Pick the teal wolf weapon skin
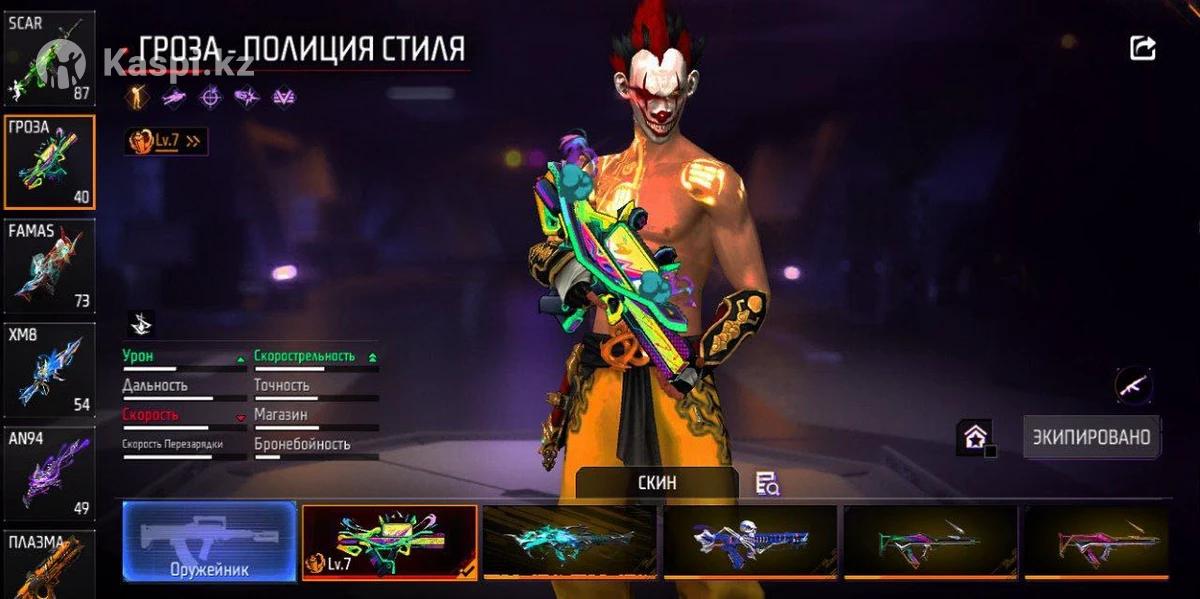This screenshot has width=1200, height=599. [x=569, y=541]
